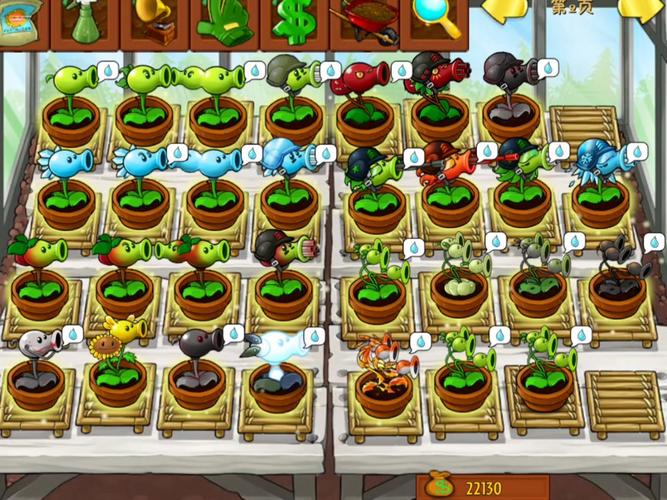Select the green gardening glove

tap(226, 20)
